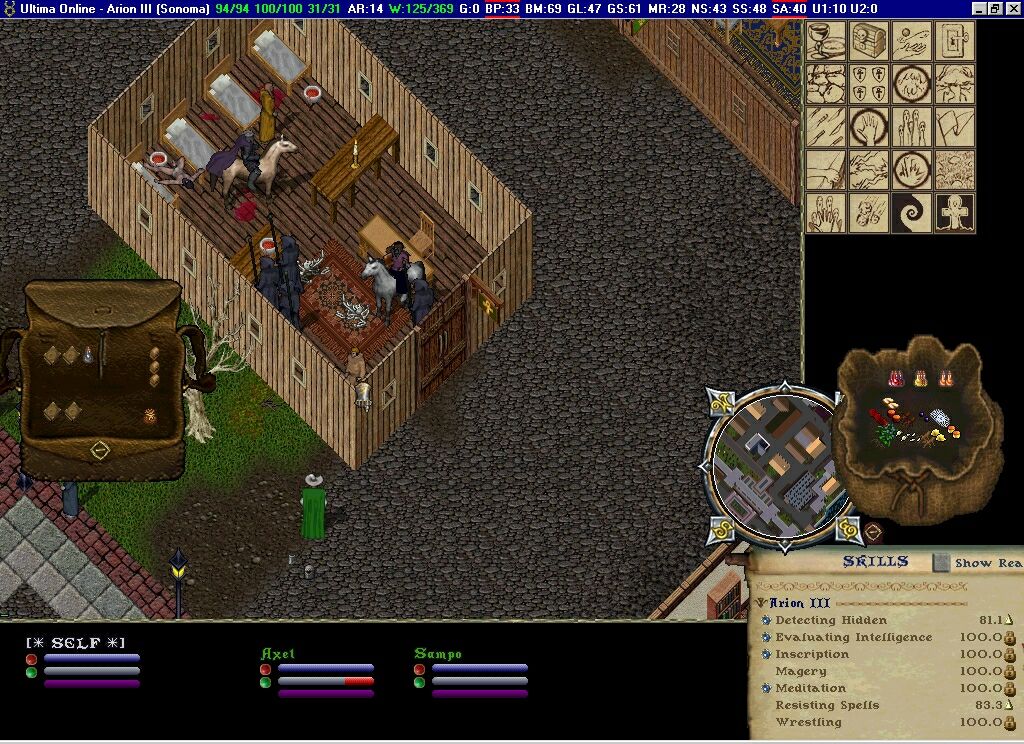The image size is (1024, 744).
Task: Close the Ultima Online window
Action: tap(1013, 8)
